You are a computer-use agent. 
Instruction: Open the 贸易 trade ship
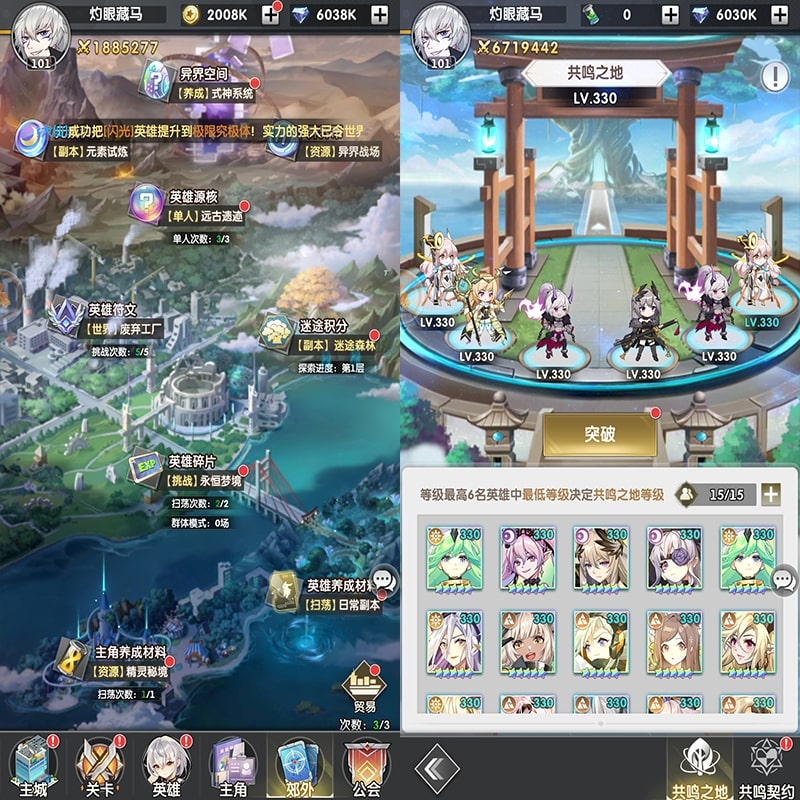click(364, 690)
